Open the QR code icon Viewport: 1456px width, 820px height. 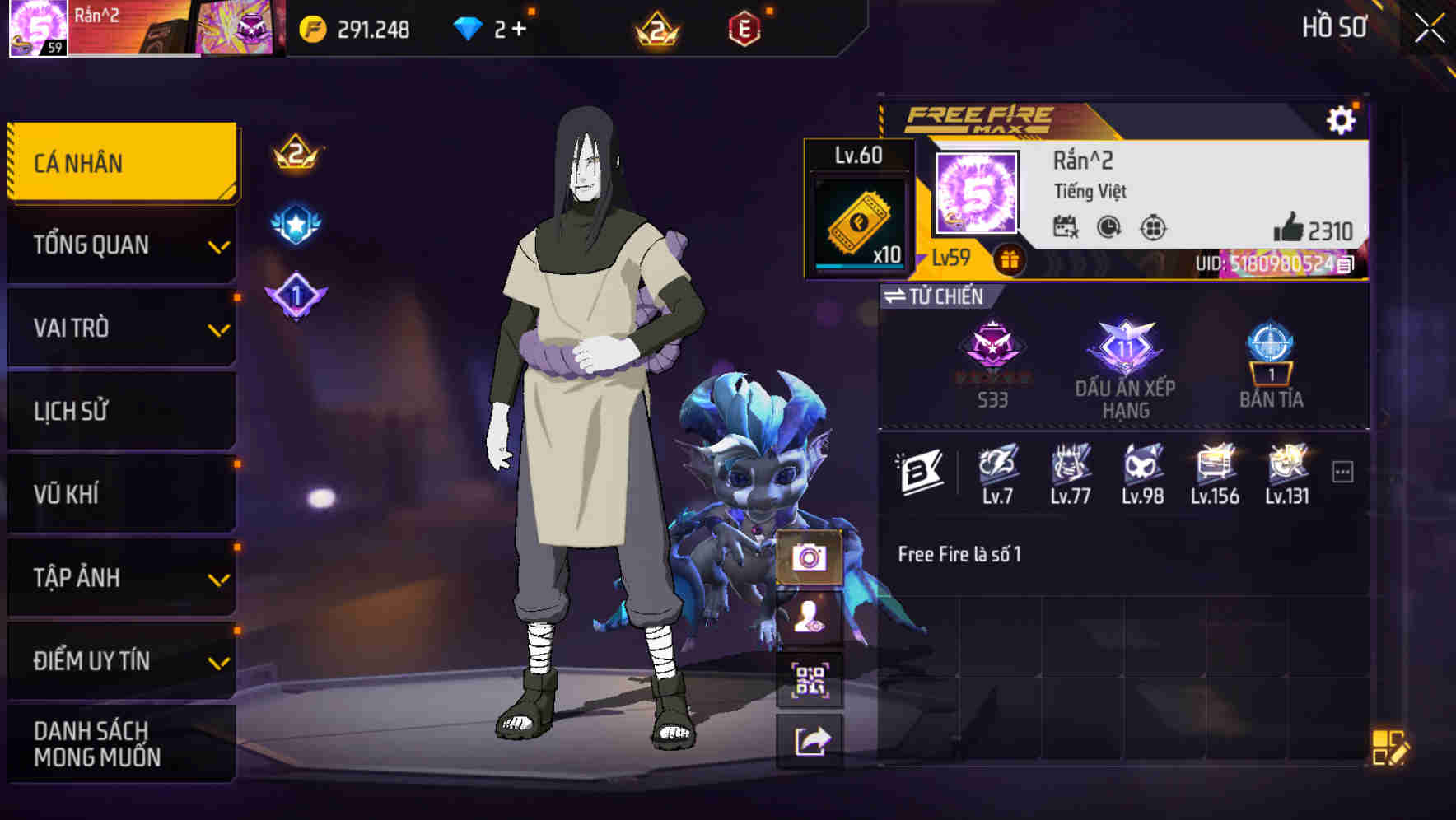click(811, 681)
